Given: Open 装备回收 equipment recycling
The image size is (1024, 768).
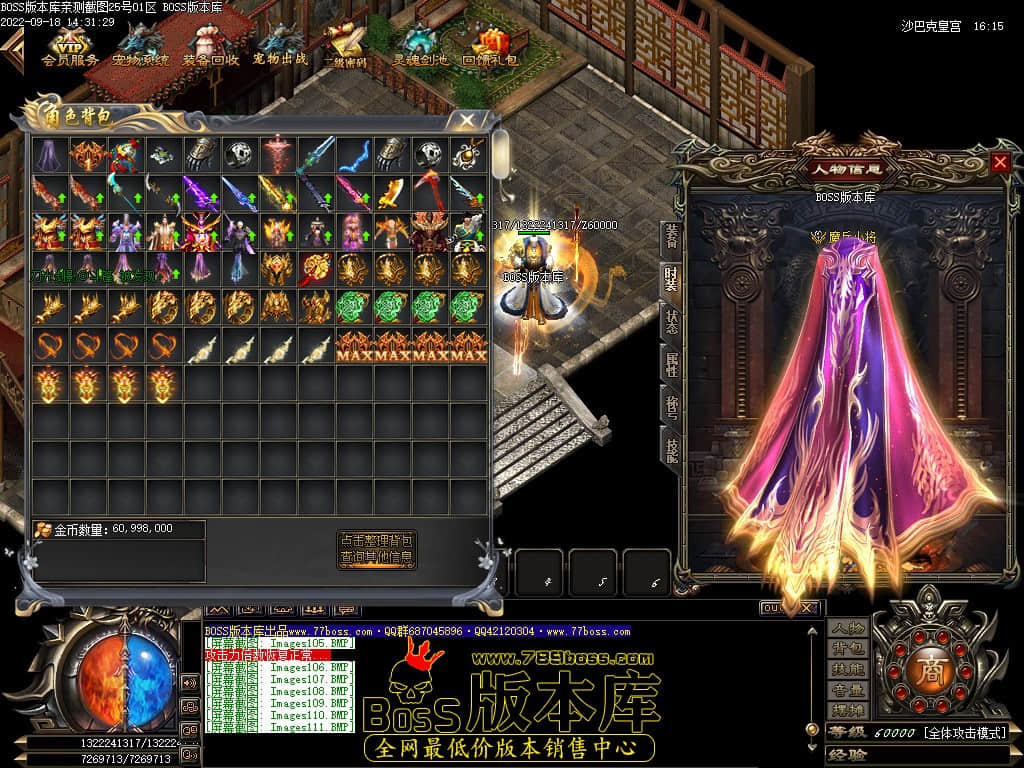Looking at the screenshot, I should [x=210, y=45].
